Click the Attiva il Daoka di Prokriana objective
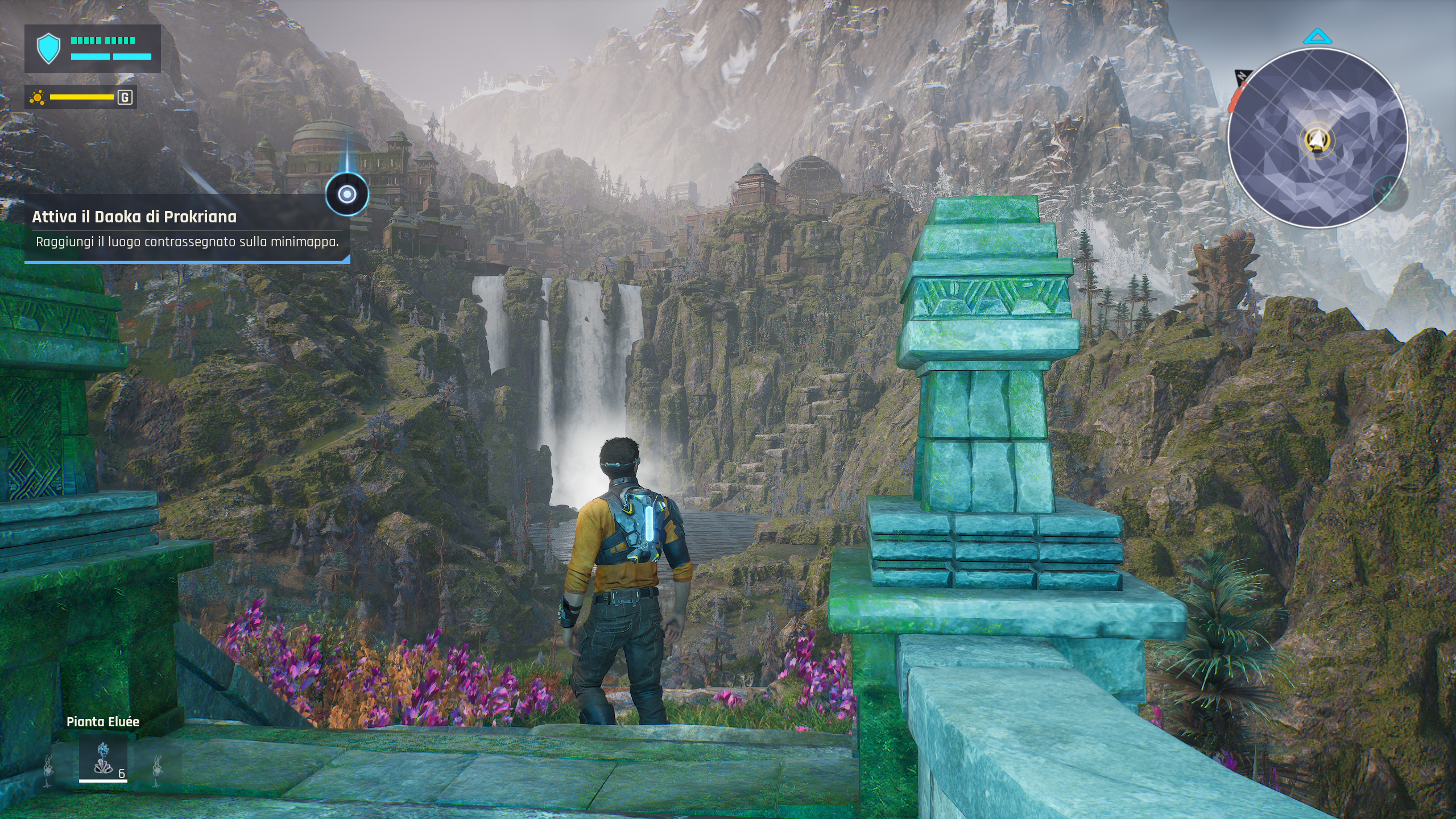 point(134,217)
